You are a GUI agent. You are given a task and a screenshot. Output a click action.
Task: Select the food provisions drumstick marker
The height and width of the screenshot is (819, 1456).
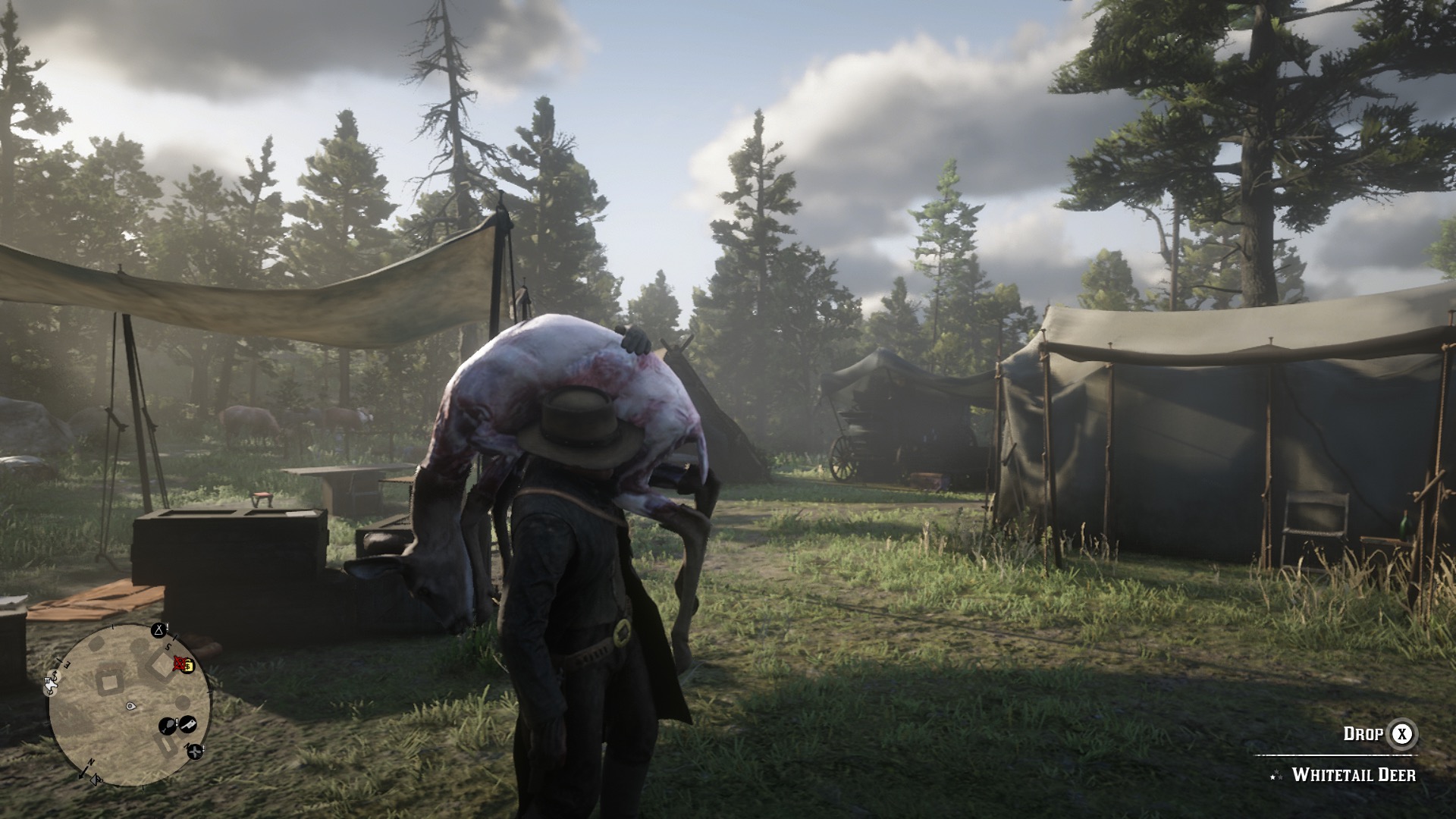168,726
